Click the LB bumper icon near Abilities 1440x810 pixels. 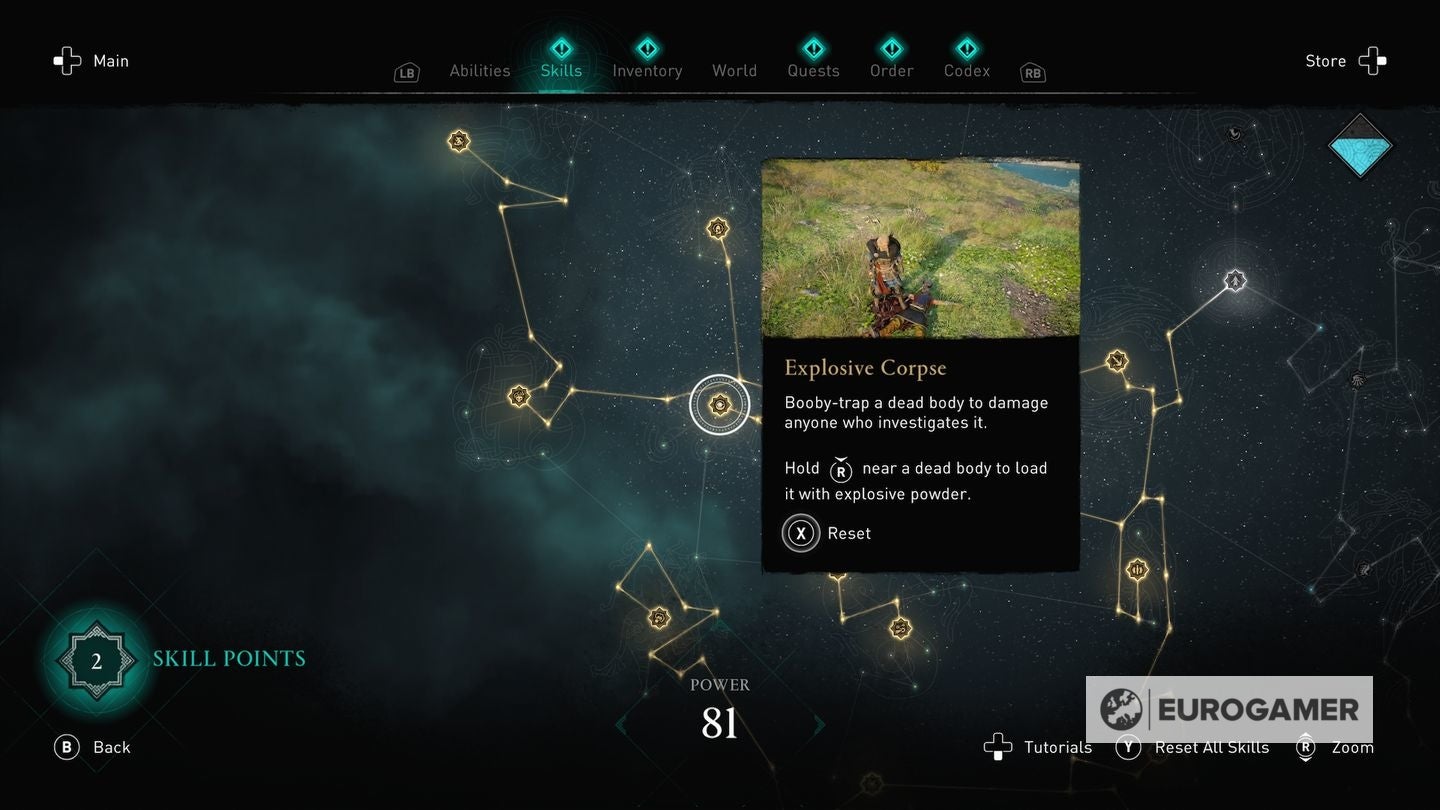[406, 72]
